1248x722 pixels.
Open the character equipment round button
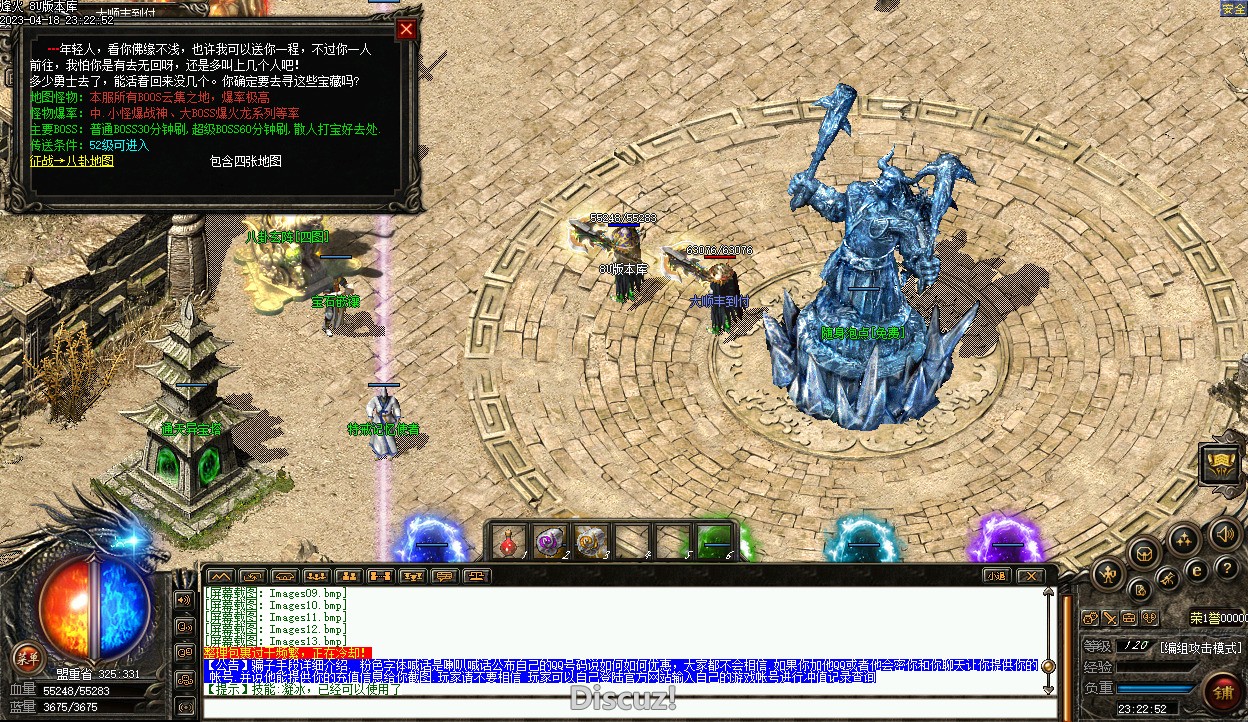[x=1108, y=574]
